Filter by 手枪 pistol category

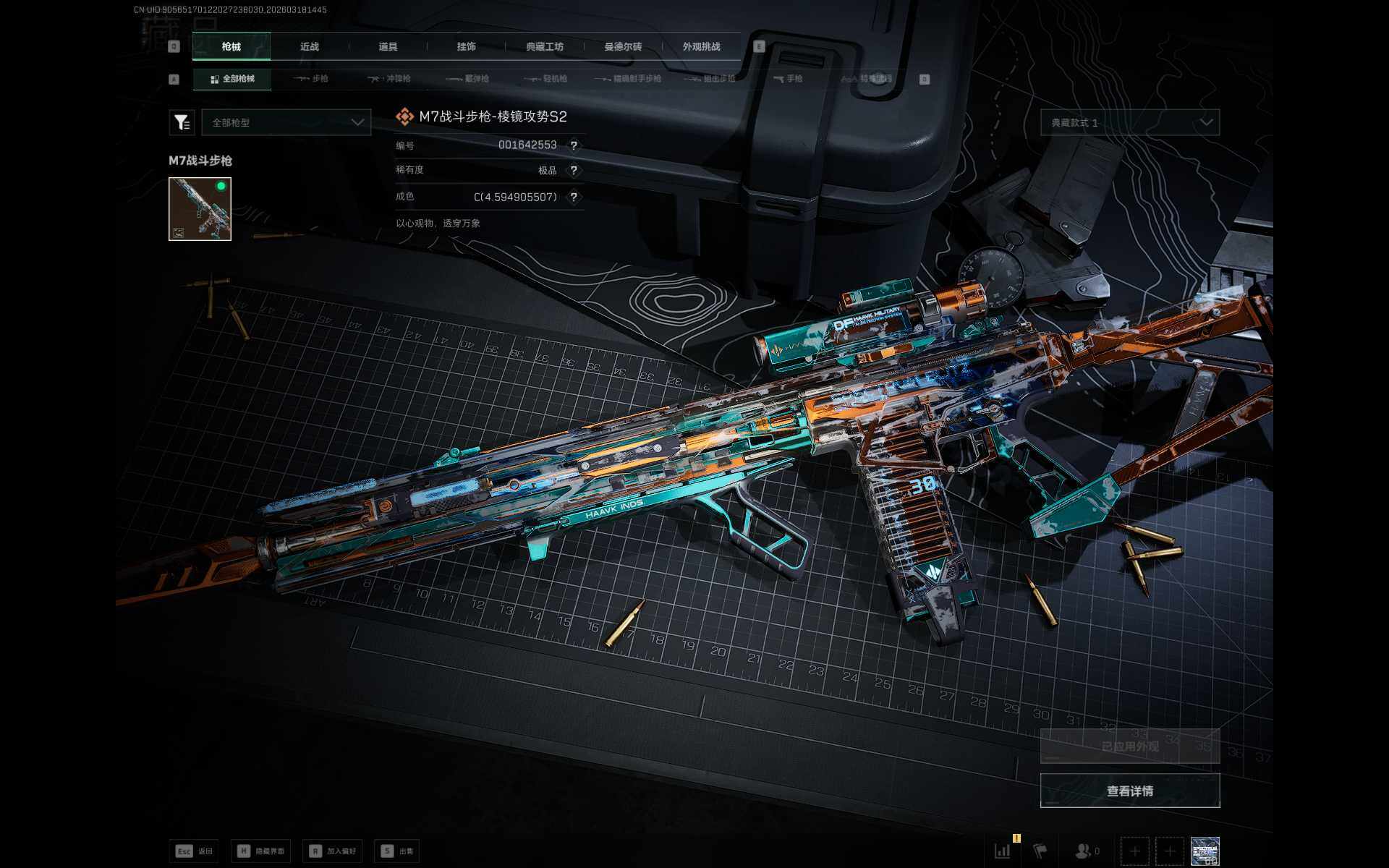click(788, 79)
